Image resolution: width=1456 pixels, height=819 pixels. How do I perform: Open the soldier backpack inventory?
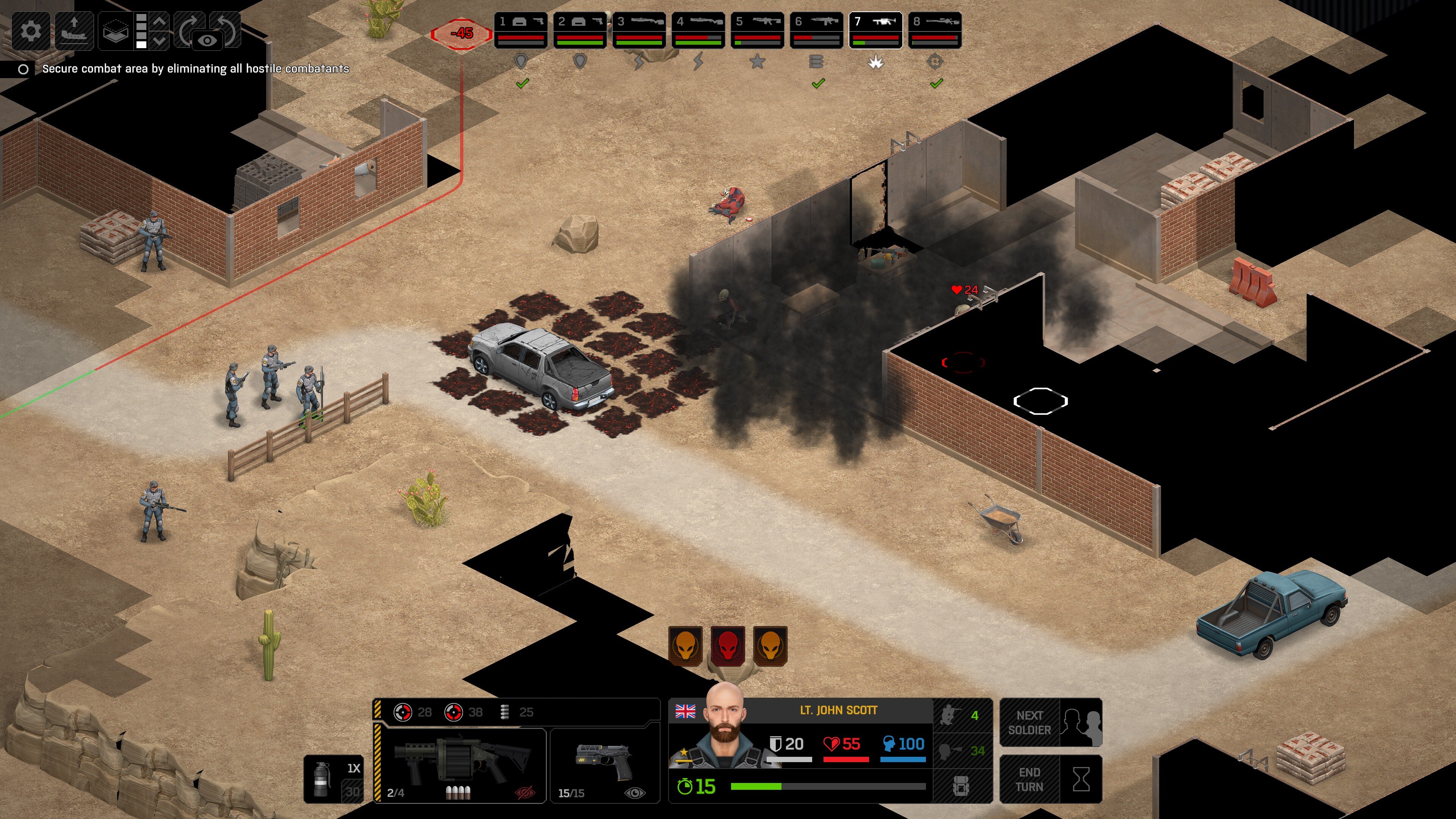[x=962, y=786]
